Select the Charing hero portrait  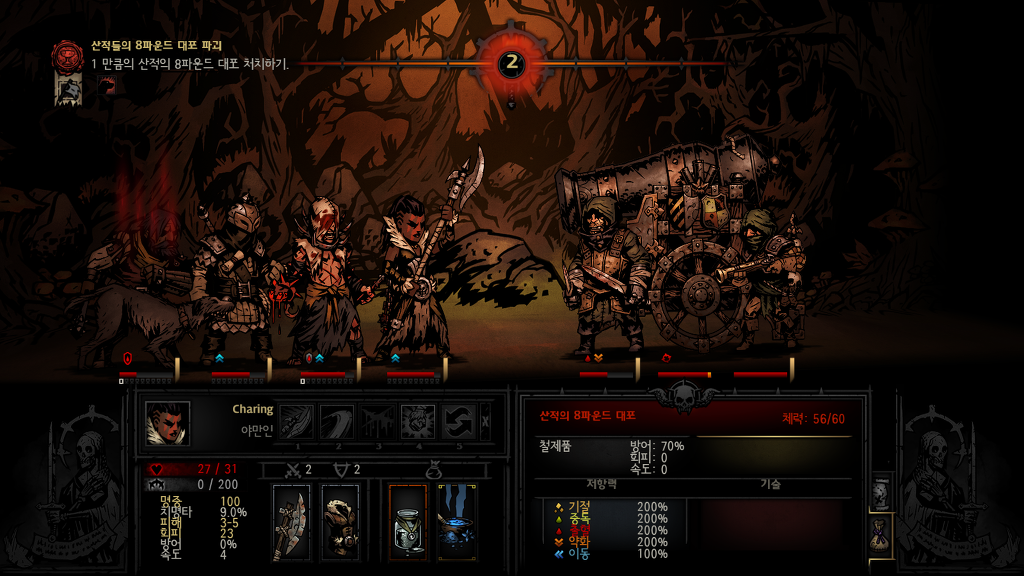click(x=167, y=423)
